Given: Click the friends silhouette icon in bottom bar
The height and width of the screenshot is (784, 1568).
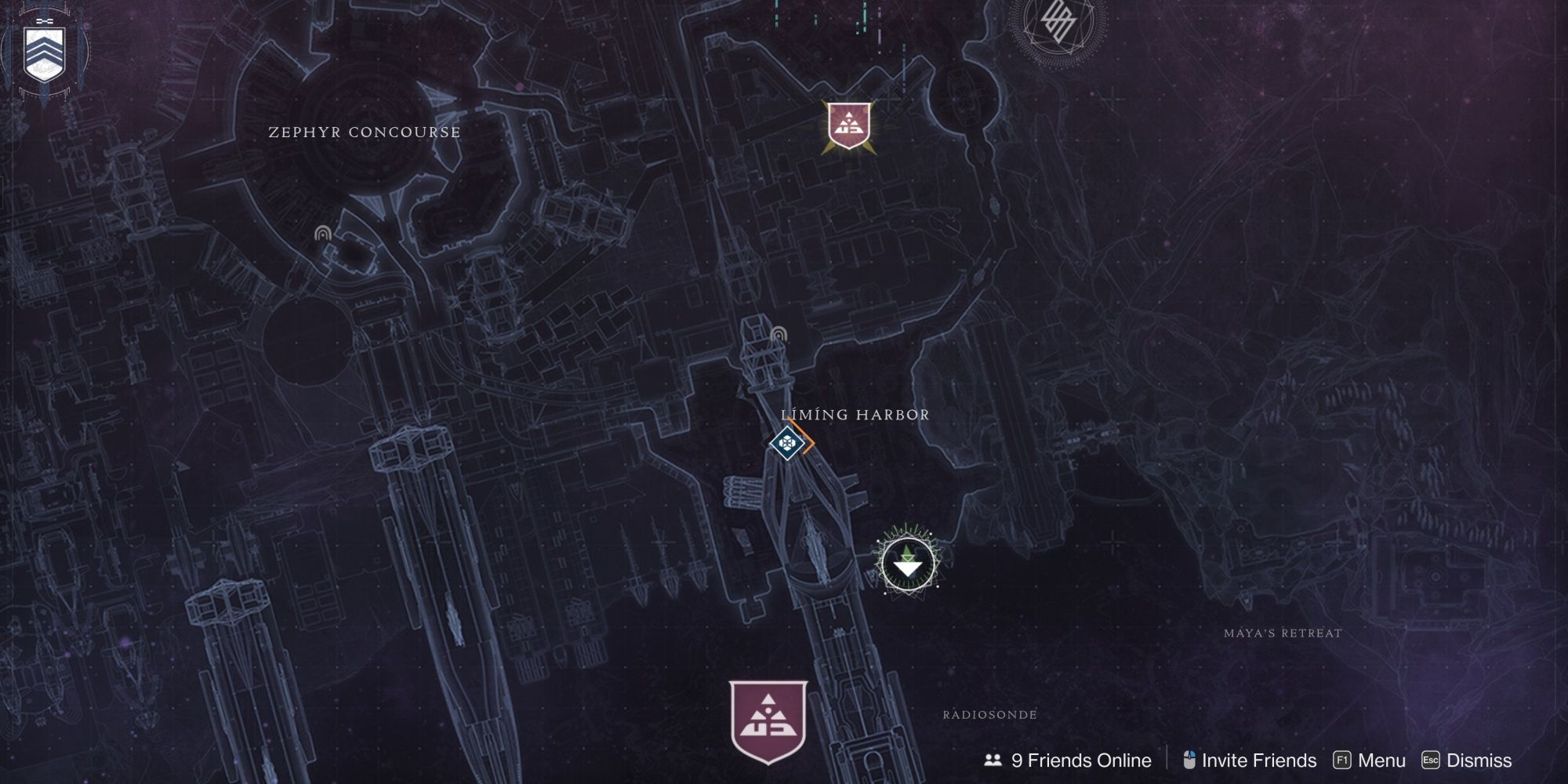Looking at the screenshot, I should click(992, 760).
